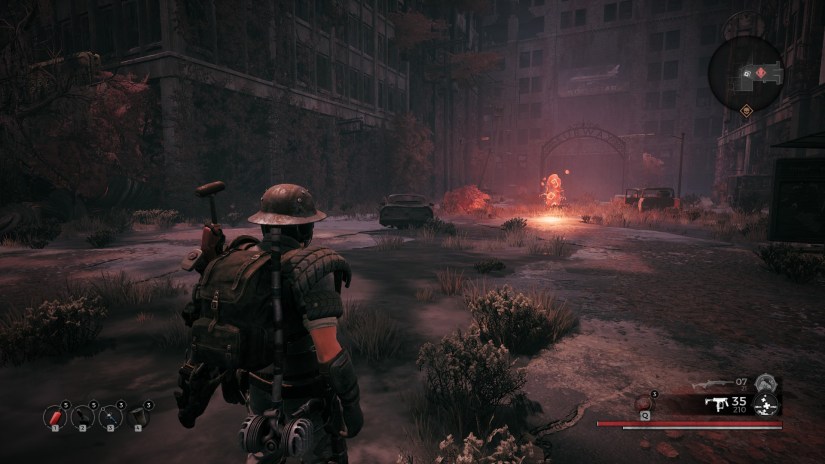
Task: Click the red diamond marker on the minimap
Action: click(x=762, y=73)
